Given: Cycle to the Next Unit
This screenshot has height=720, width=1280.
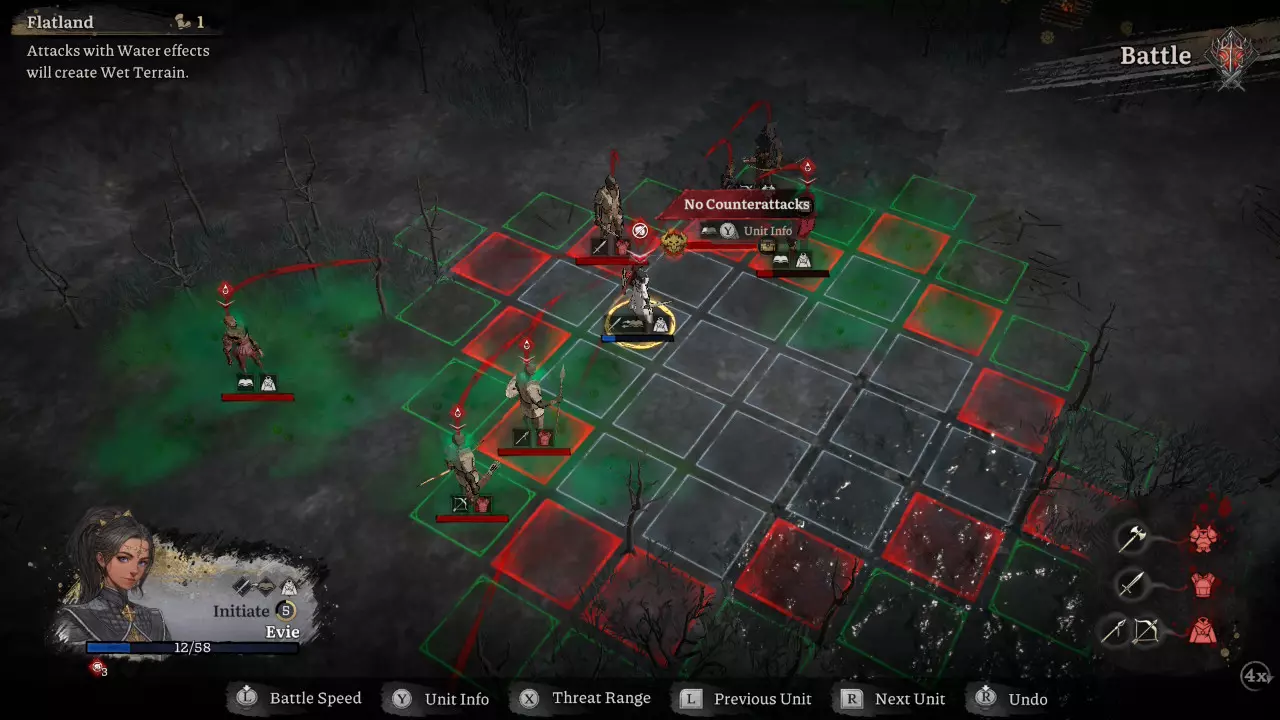Looking at the screenshot, I should (895, 699).
